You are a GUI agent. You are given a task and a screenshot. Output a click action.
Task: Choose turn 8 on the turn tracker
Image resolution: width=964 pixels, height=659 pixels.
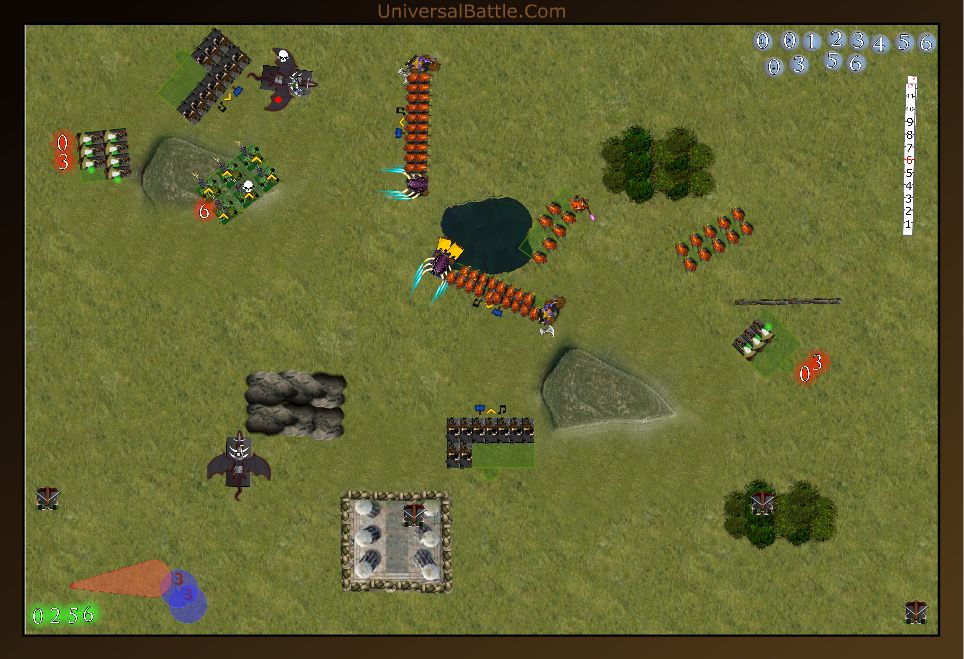click(x=909, y=135)
